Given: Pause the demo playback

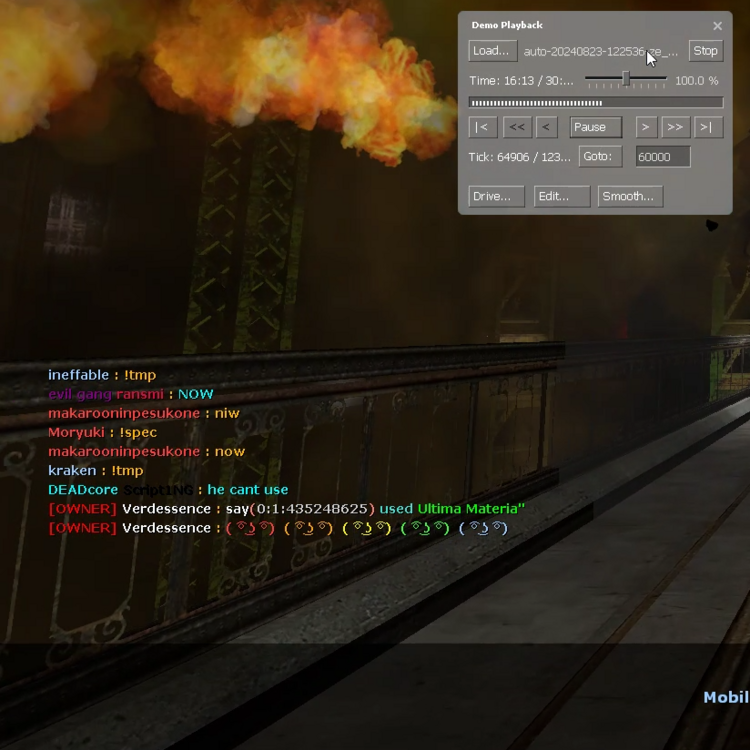Looking at the screenshot, I should 595,127.
